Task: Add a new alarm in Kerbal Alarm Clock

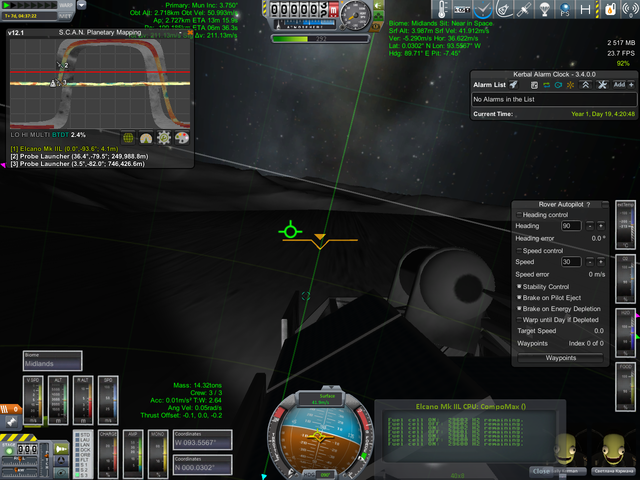Action: point(620,85)
